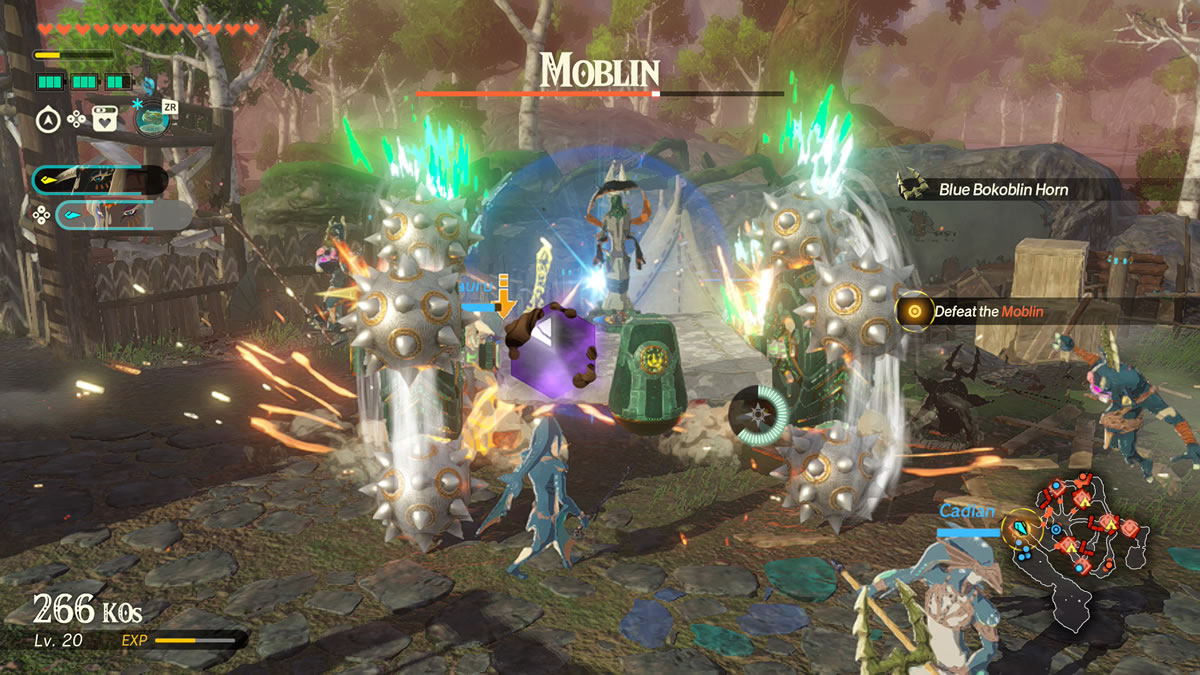Click the Blue Bokoblin Horn pickup notification
The width and height of the screenshot is (1200, 675).
coord(1003,189)
